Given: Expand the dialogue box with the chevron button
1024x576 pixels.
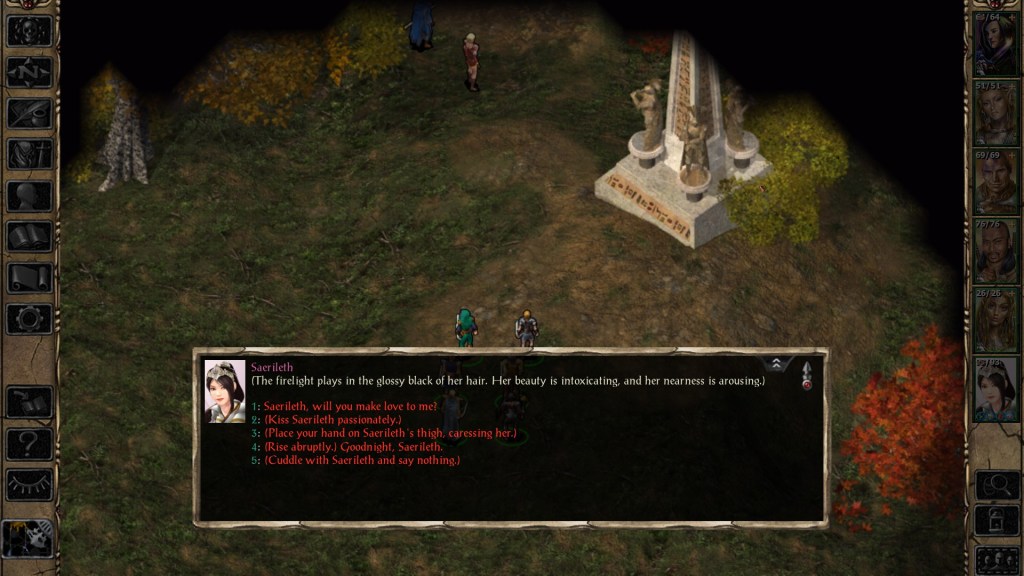Looking at the screenshot, I should [774, 365].
